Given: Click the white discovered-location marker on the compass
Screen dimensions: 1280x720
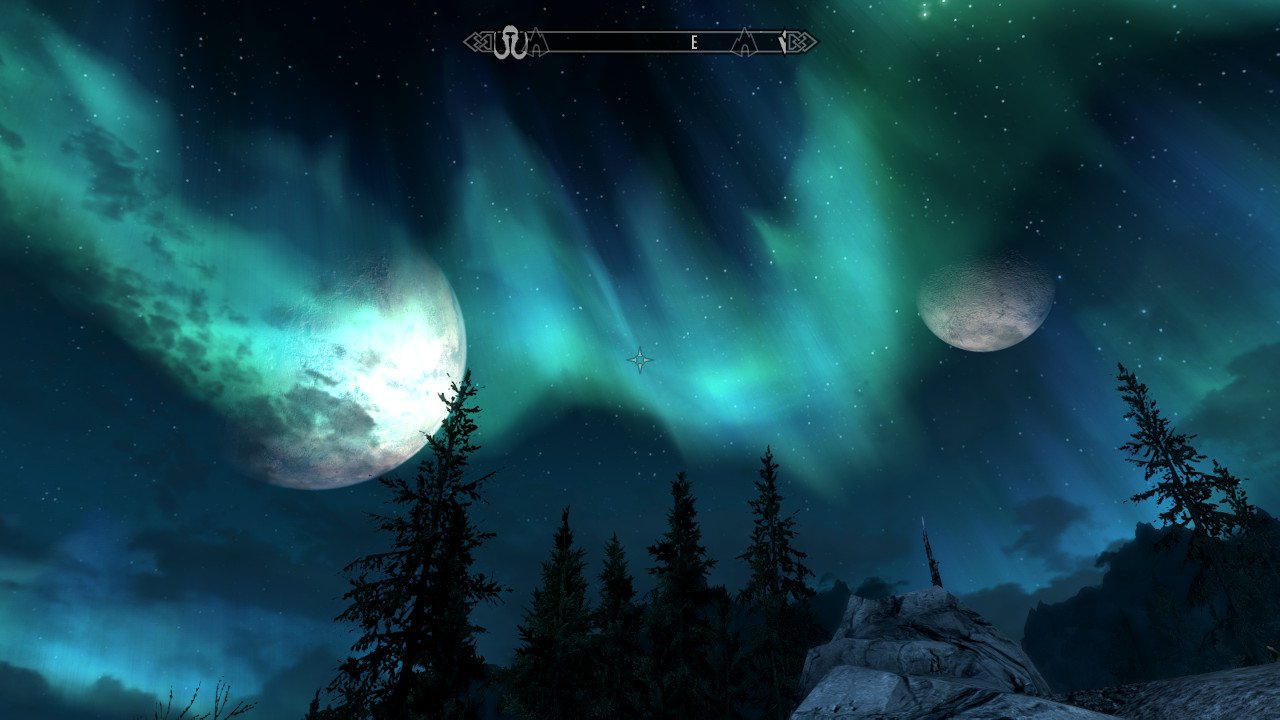Looking at the screenshot, I should coord(510,42).
